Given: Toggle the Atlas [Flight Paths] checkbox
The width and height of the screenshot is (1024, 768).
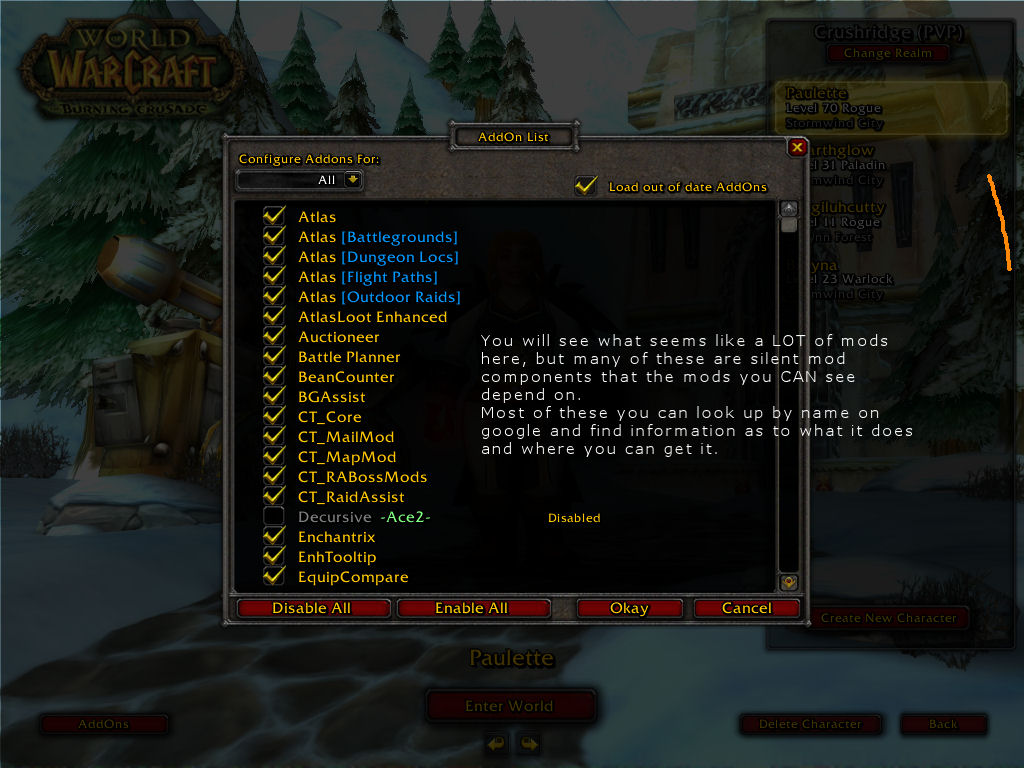Looking at the screenshot, I should click(x=274, y=277).
